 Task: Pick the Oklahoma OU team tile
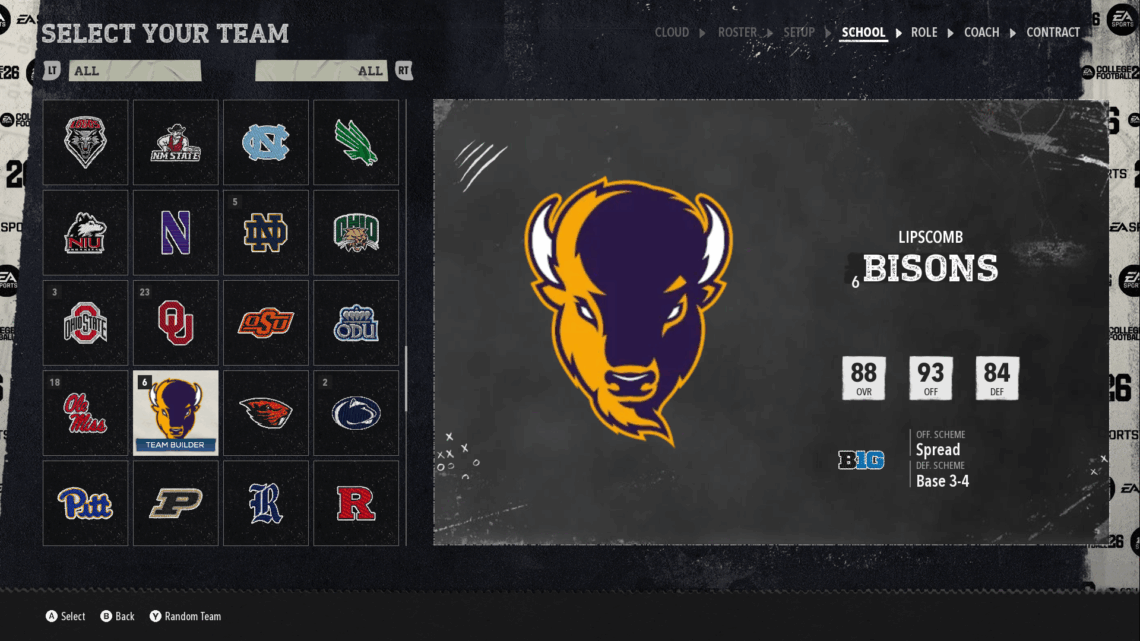click(175, 322)
